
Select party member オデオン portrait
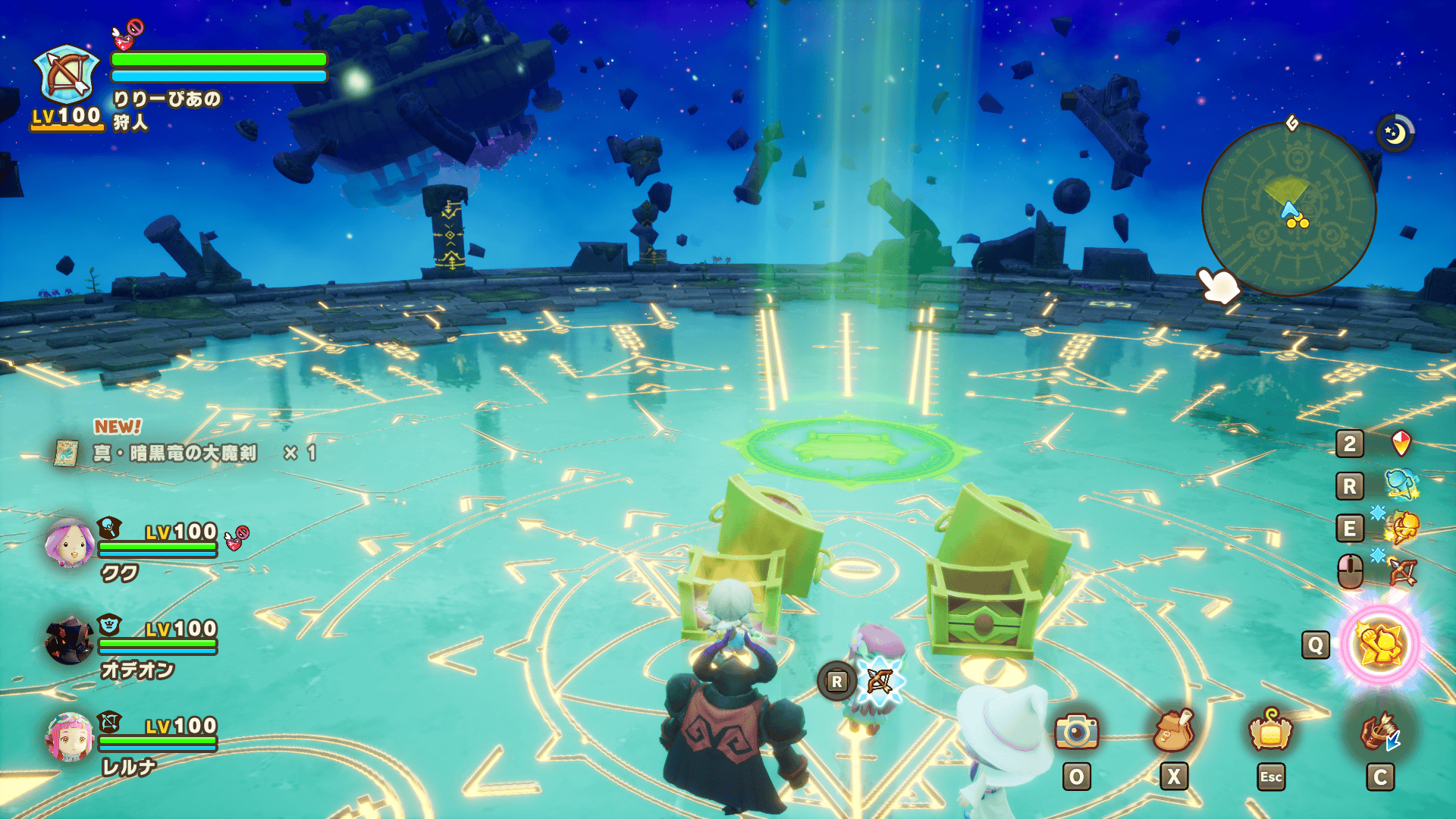69,641
